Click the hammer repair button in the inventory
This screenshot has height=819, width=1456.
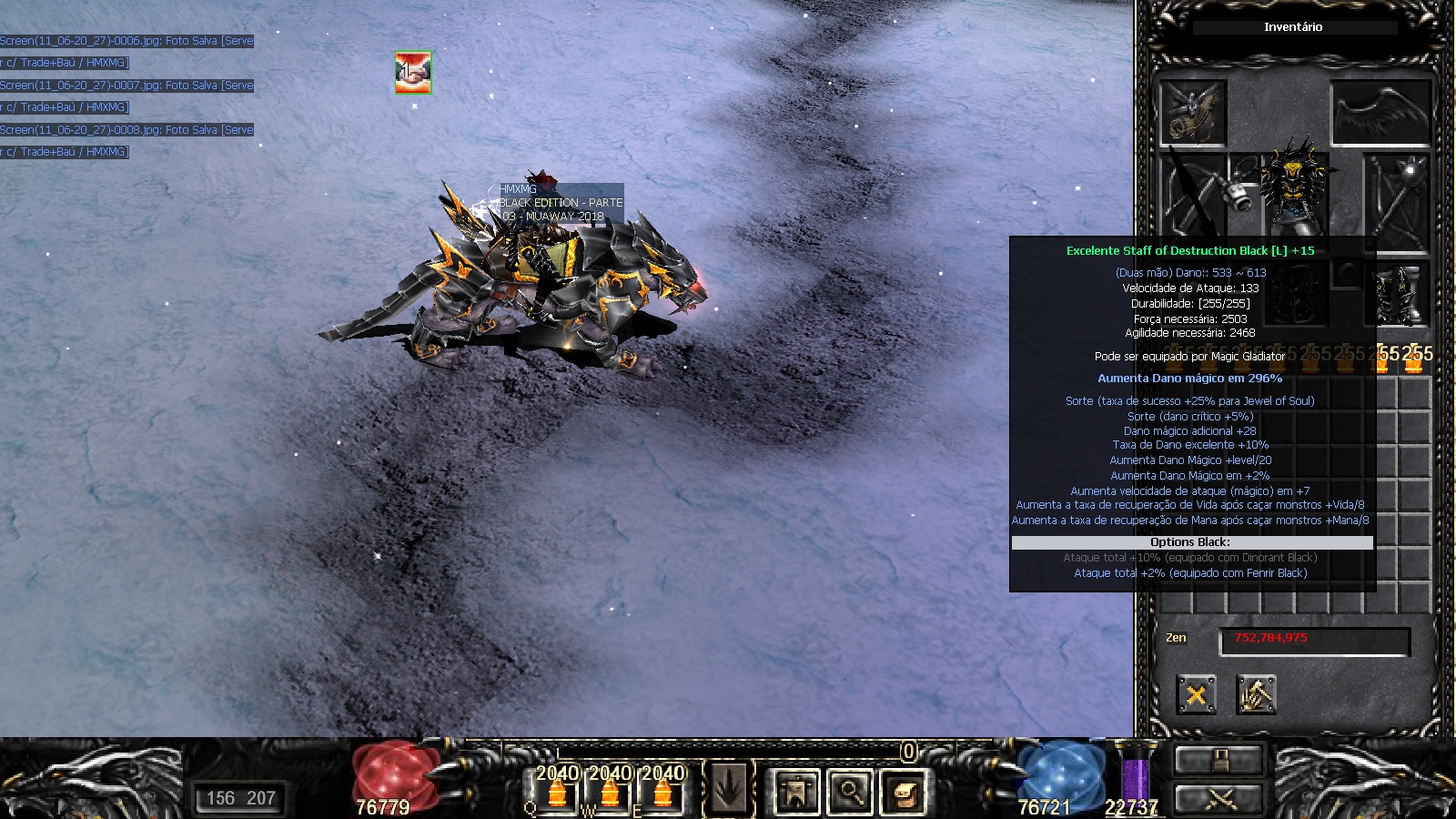click(1256, 695)
